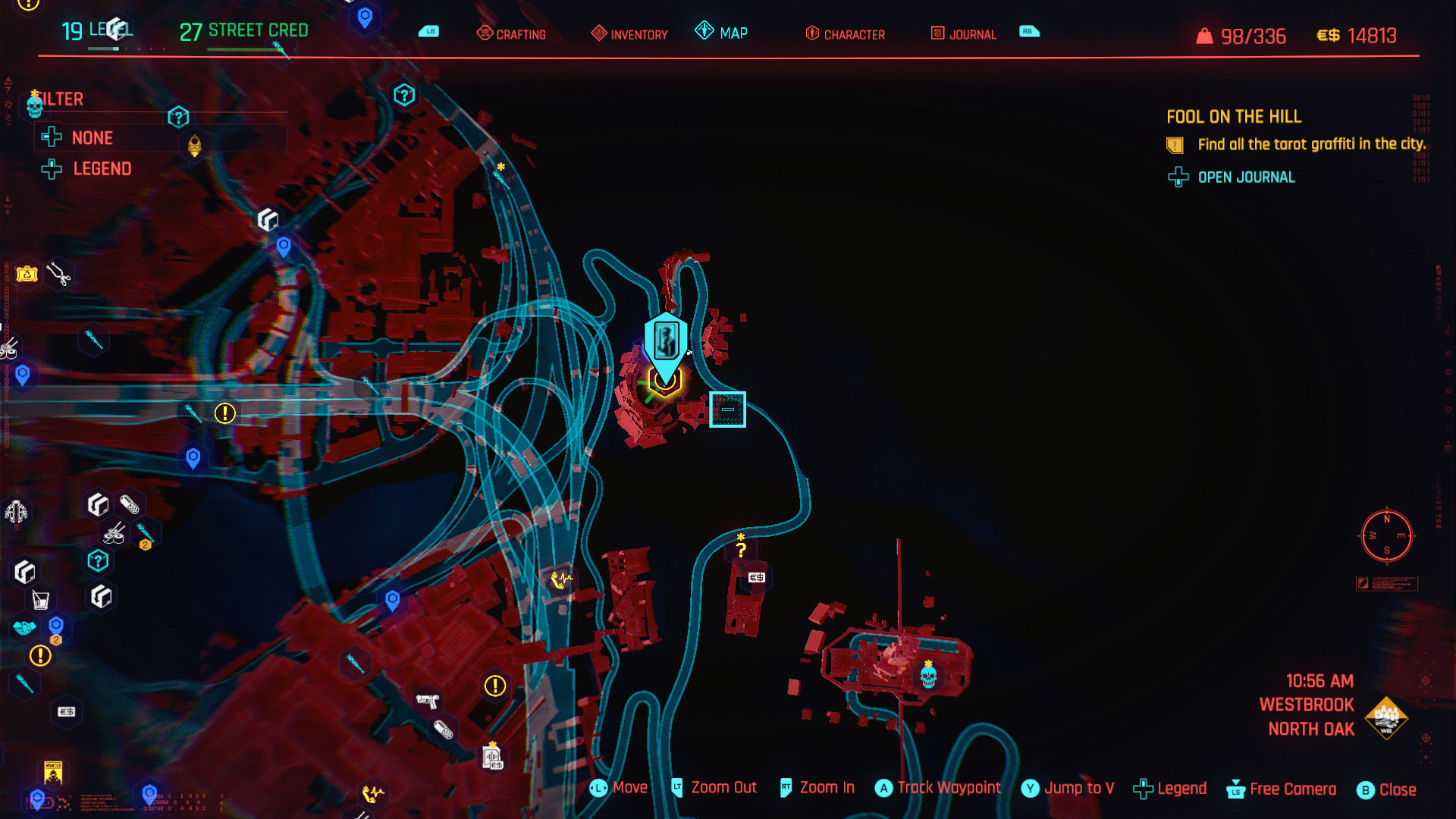1456x819 pixels.
Task: Select the fixer handshake icon
Action: tap(25, 627)
